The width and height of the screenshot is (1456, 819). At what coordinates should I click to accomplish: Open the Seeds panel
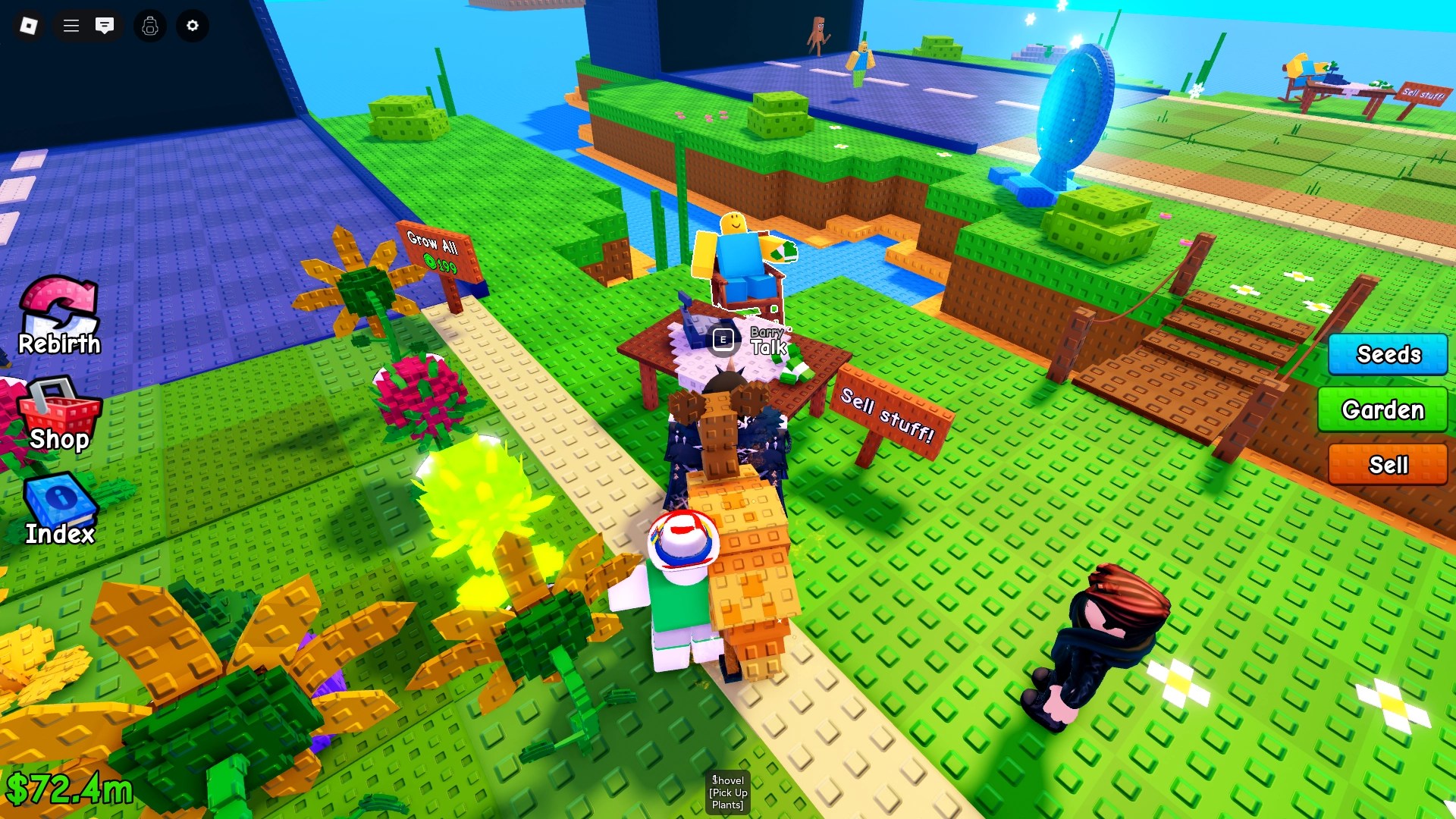(x=1387, y=354)
